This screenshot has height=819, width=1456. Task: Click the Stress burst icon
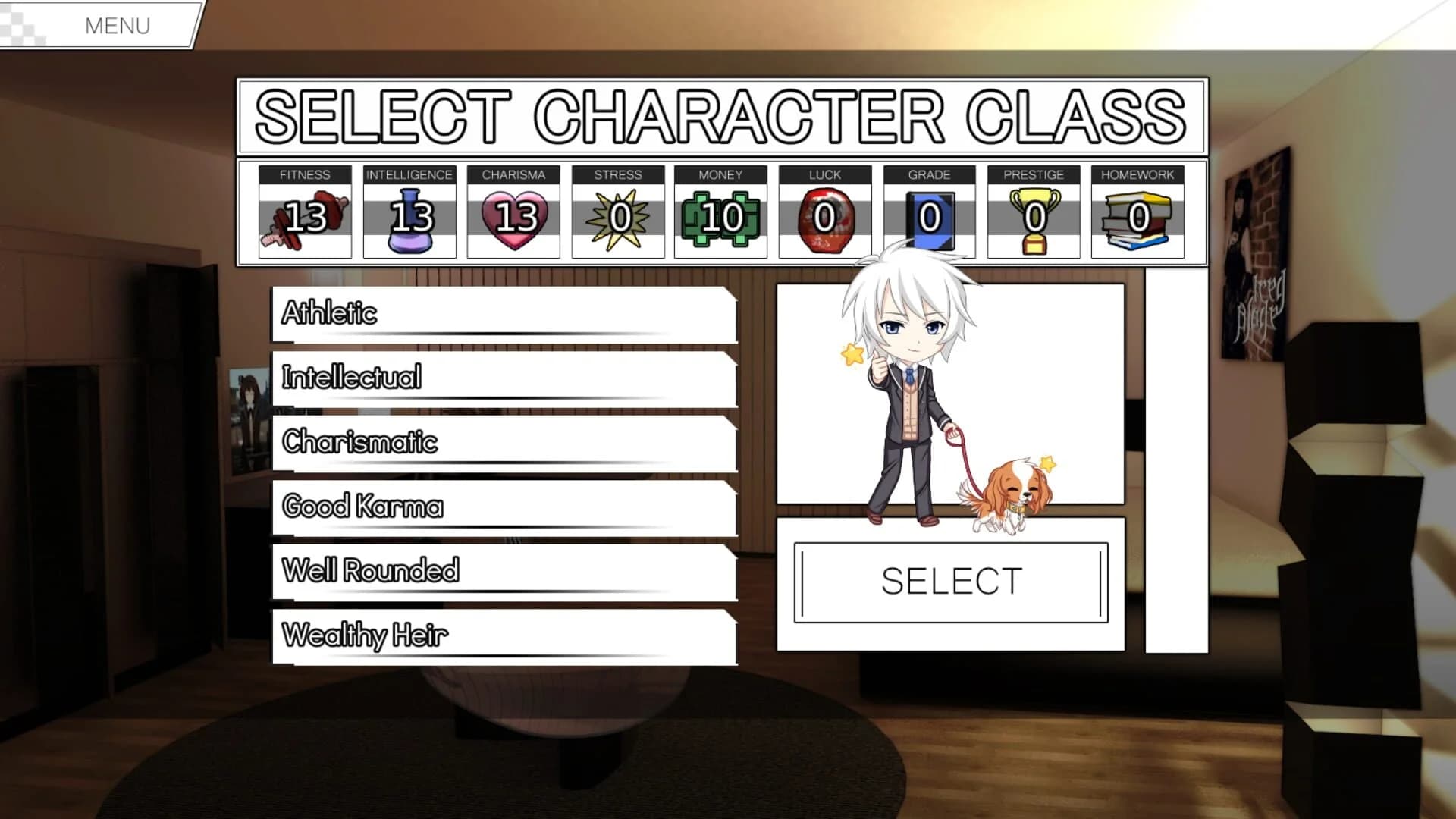pyautogui.click(x=620, y=220)
